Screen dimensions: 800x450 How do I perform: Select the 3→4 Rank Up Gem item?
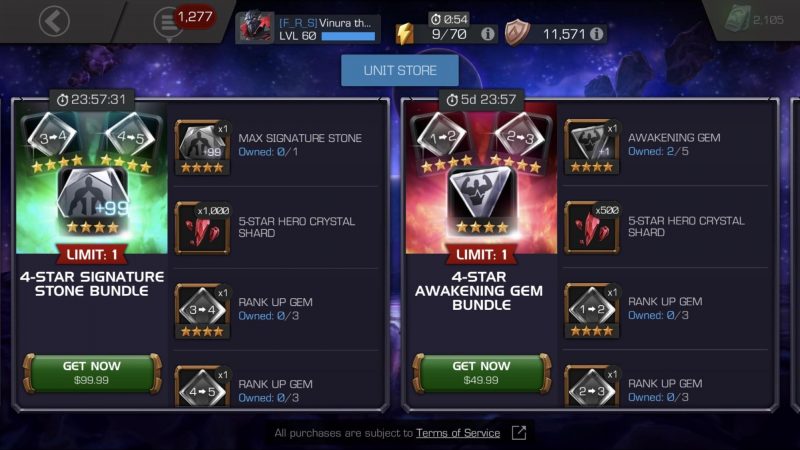click(198, 306)
